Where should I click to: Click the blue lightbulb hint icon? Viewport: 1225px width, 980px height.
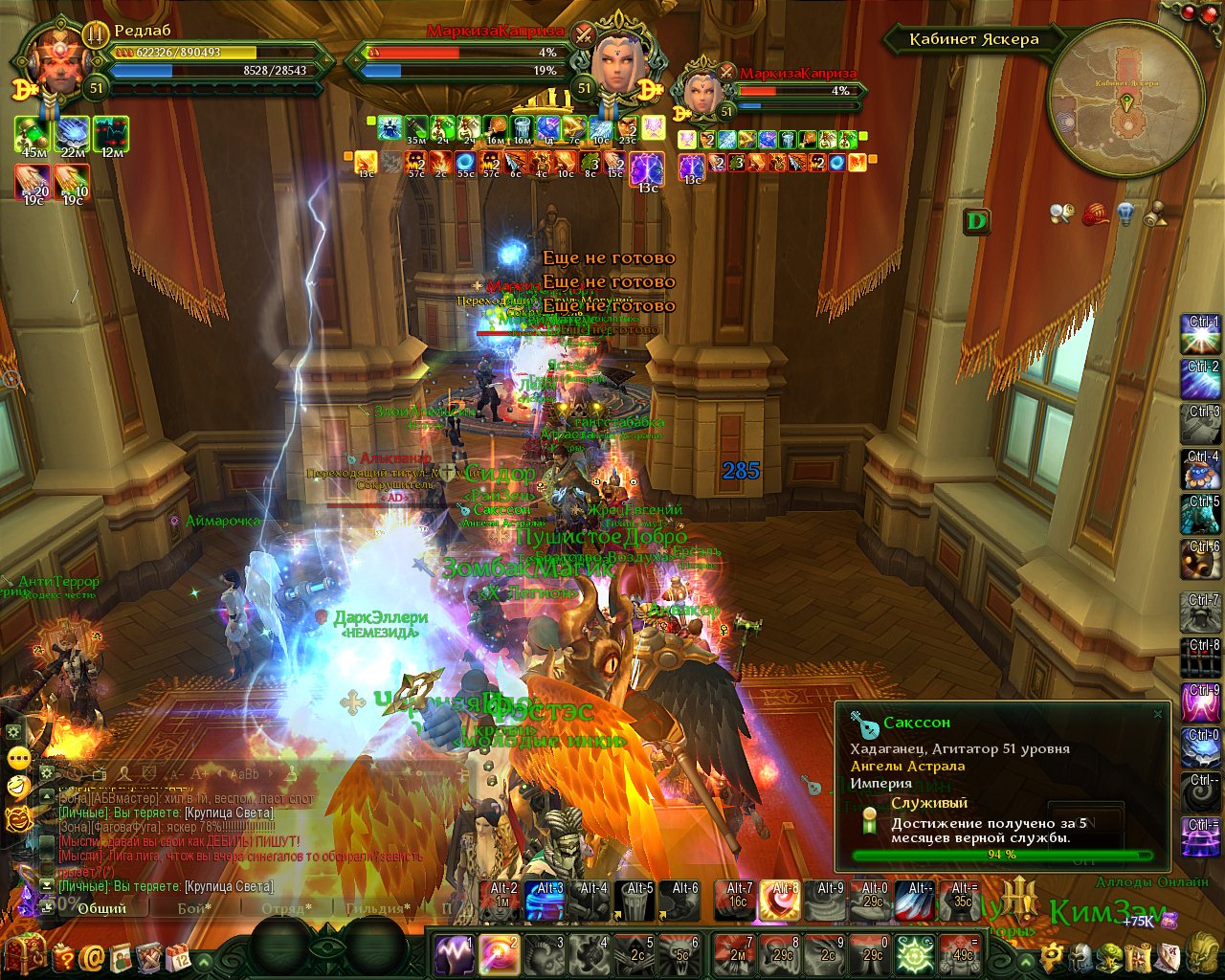pos(1127,213)
